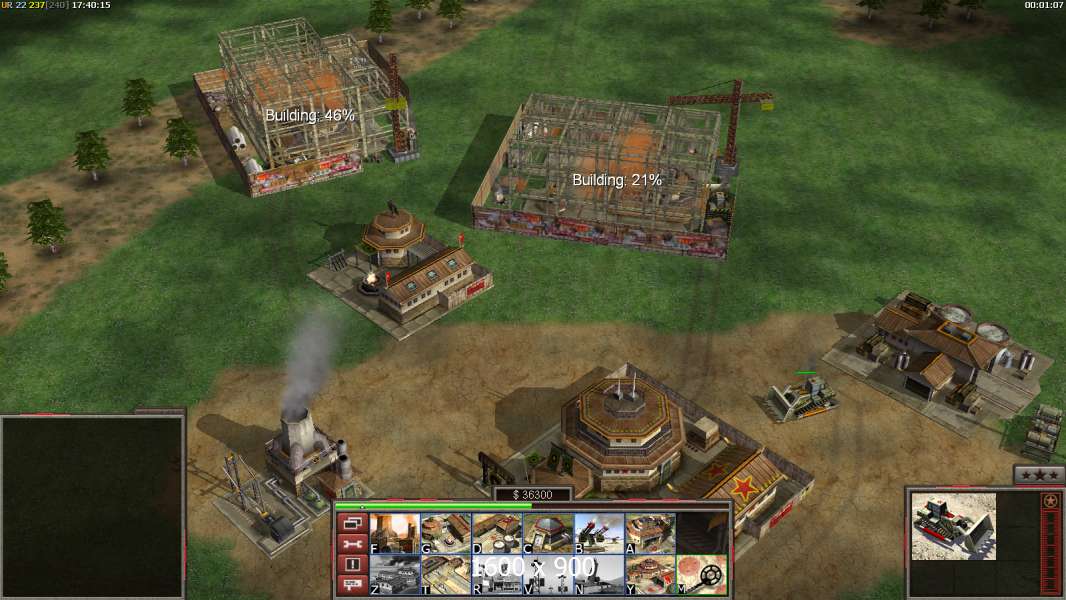
Task: Click the greyed-out airfield icon (Z)
Action: (395, 574)
